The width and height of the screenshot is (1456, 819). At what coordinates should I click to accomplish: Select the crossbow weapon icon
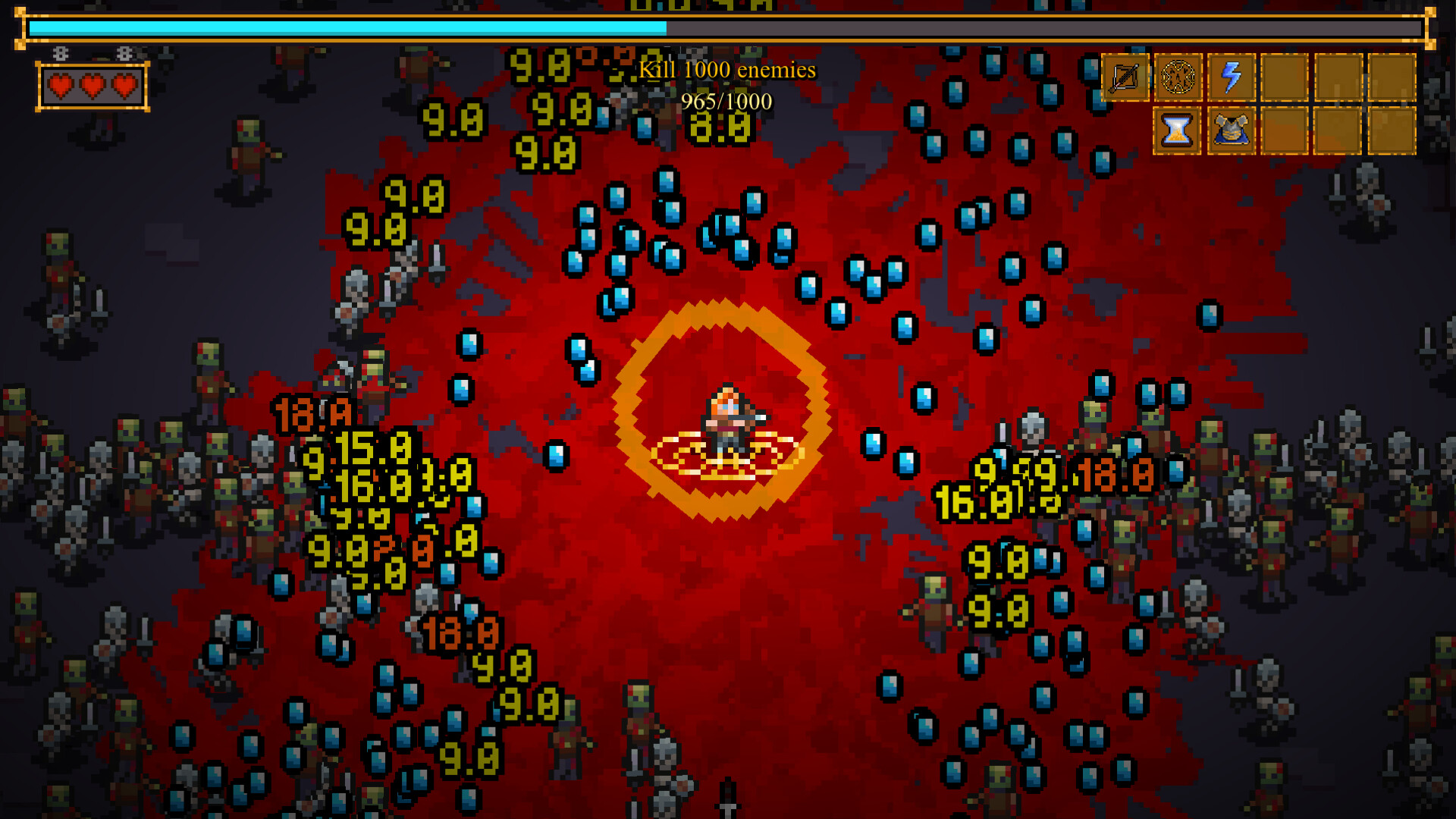pyautogui.click(x=1125, y=76)
